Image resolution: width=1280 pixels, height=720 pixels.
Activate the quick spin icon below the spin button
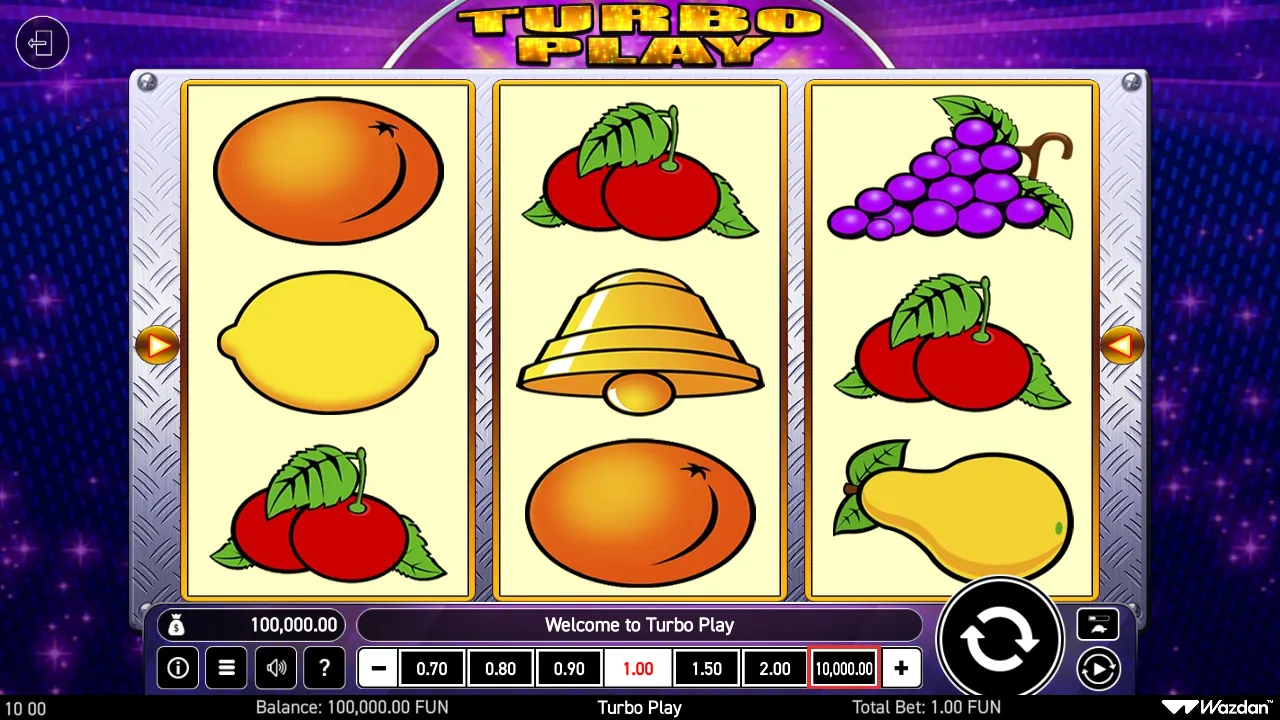coord(1098,668)
